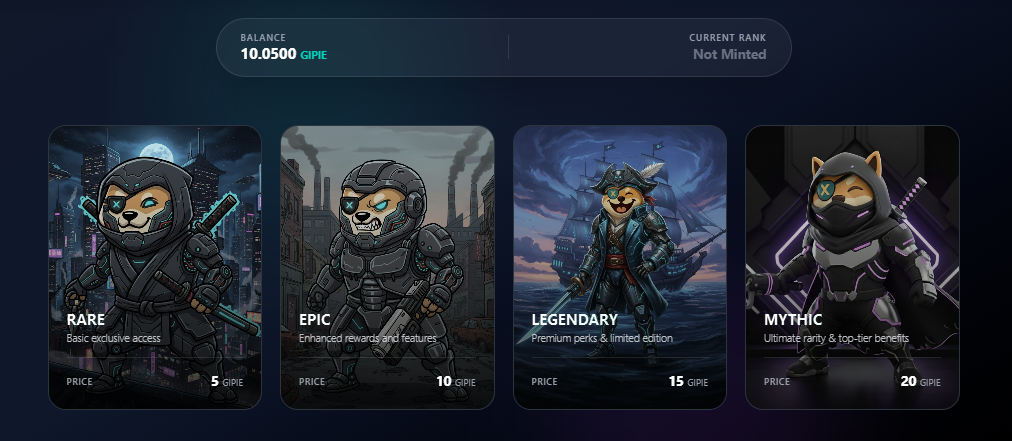Select the Mythic hooded dog card
This screenshot has height=441, width=1012.
(x=852, y=267)
